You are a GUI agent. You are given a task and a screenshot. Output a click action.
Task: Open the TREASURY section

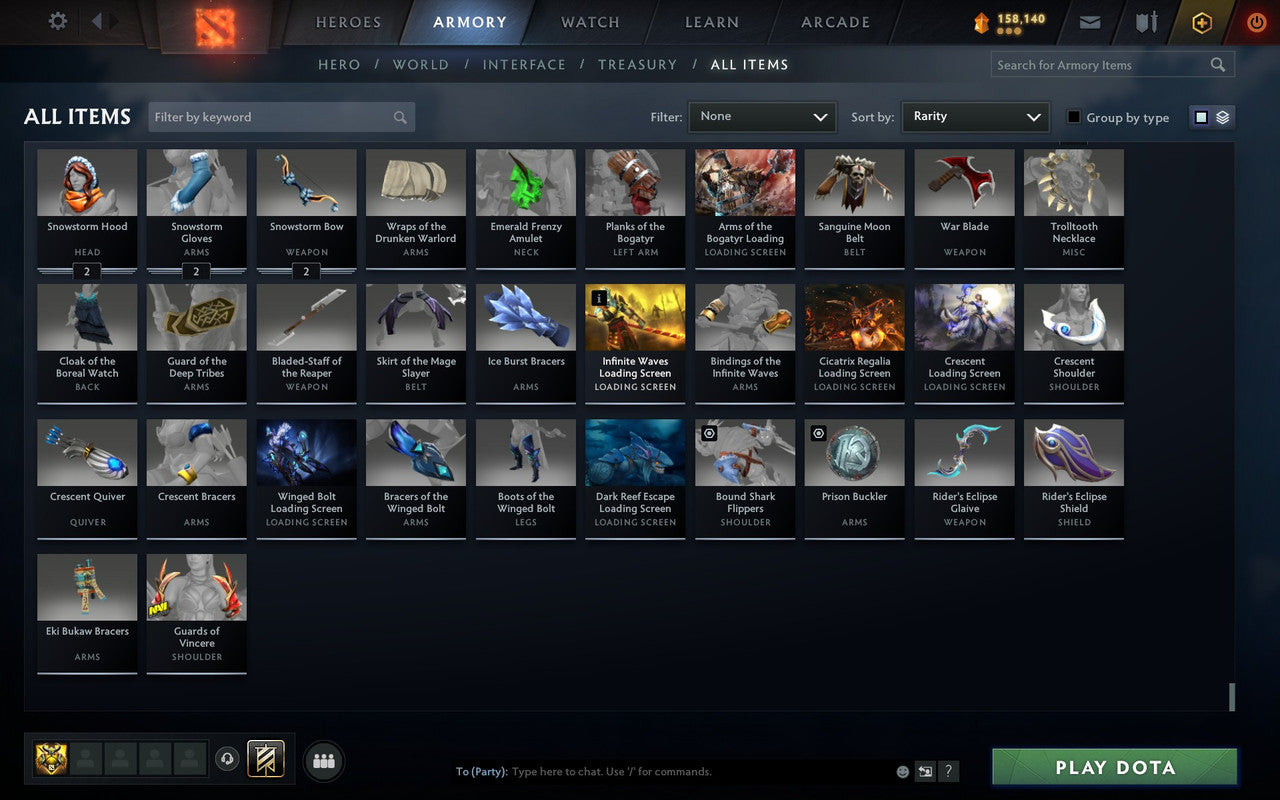tap(637, 64)
